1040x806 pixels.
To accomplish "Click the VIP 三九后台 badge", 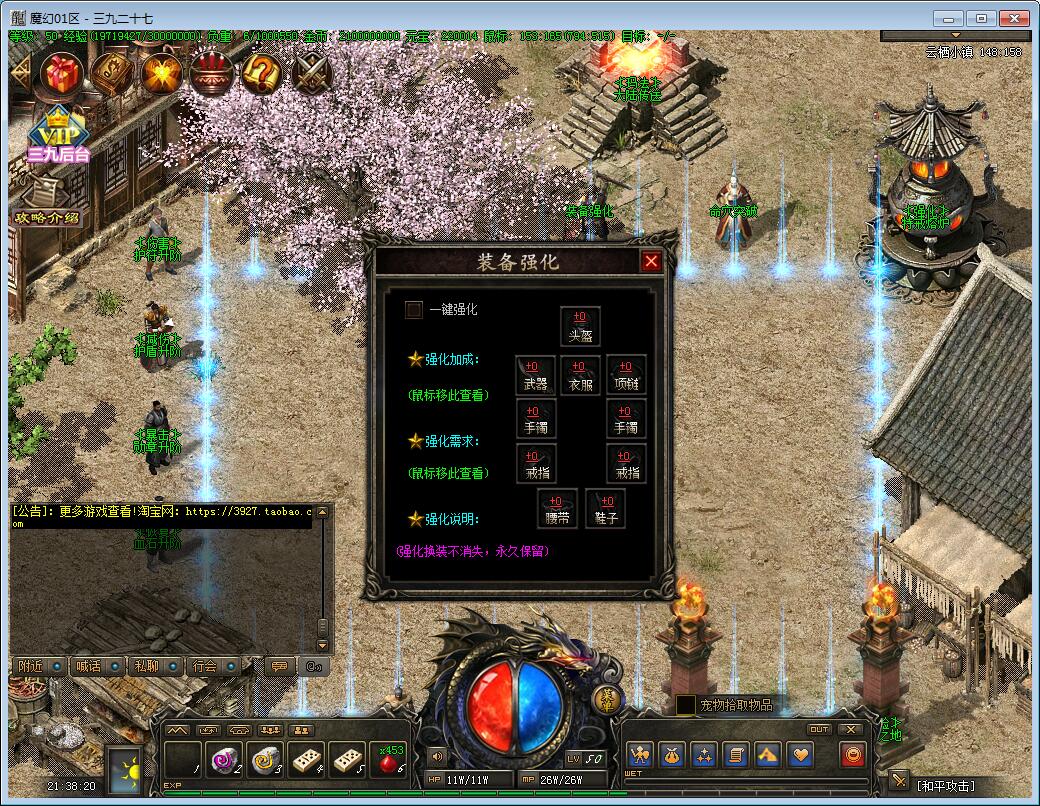I will [x=57, y=135].
